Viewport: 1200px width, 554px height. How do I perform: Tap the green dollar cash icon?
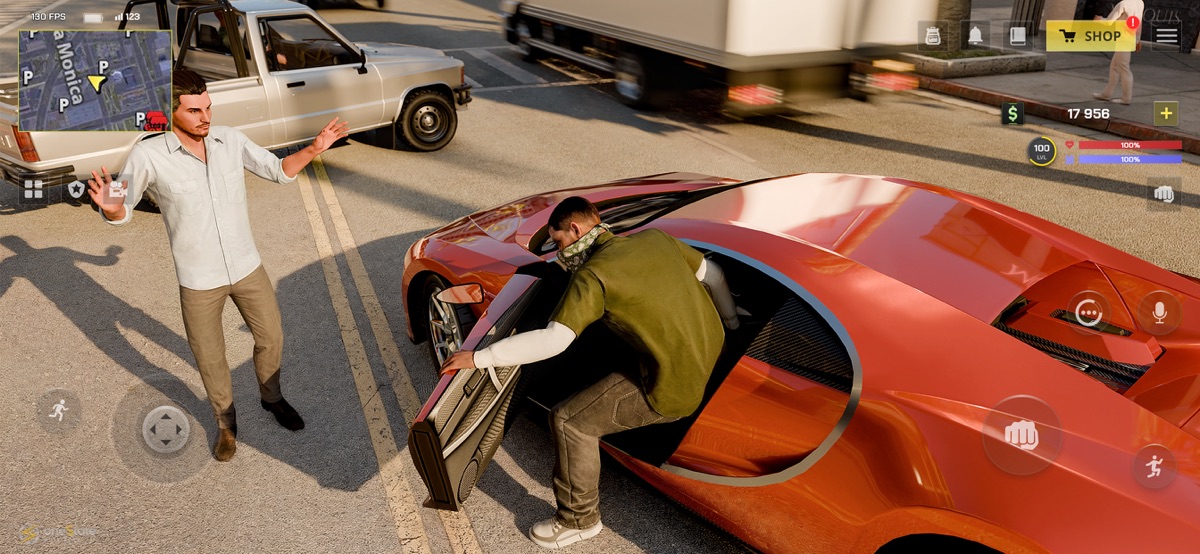point(1013,114)
